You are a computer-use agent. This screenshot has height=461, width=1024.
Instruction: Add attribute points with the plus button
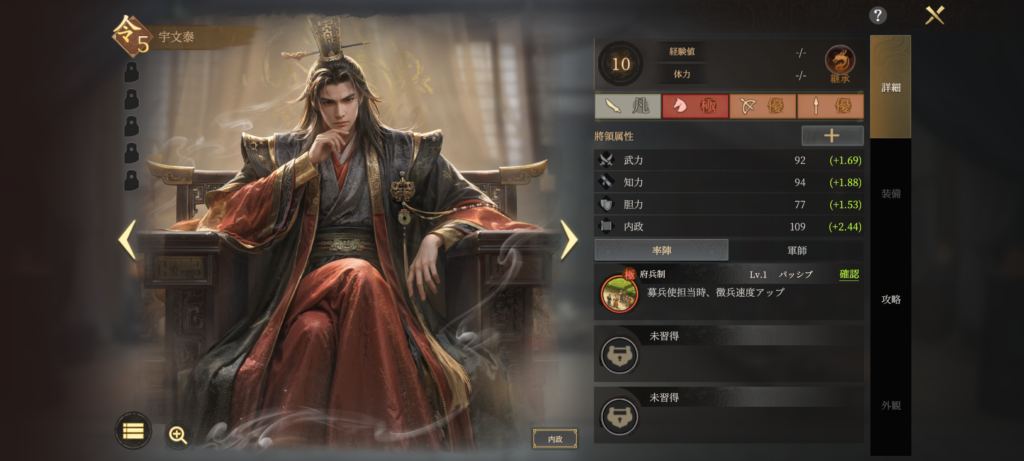[832, 136]
